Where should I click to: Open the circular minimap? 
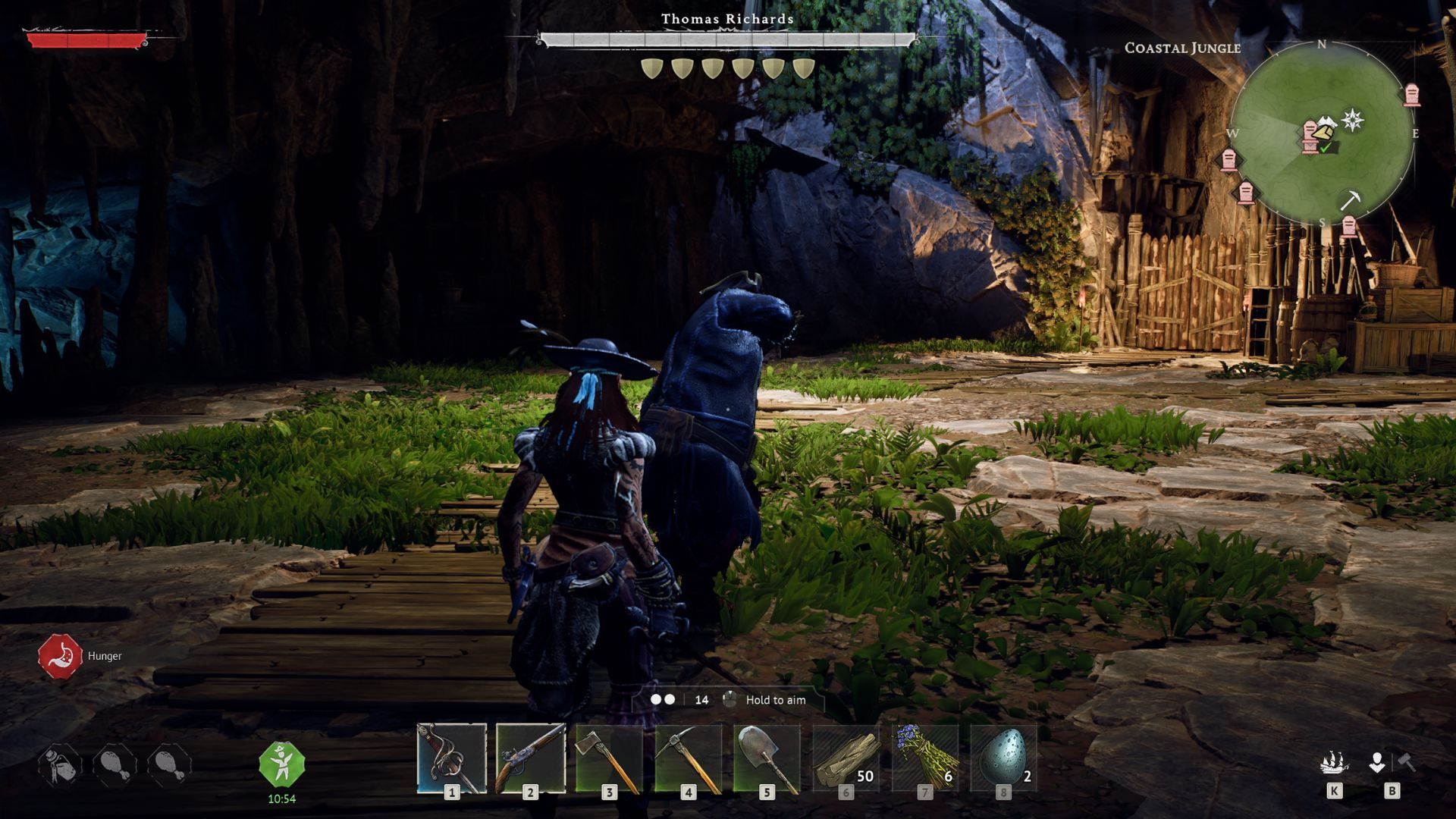(1322, 133)
